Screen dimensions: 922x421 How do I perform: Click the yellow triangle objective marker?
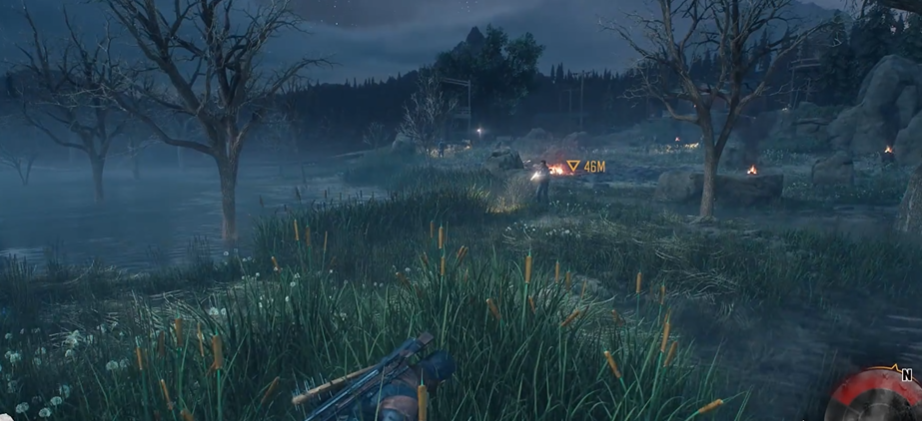pos(573,166)
